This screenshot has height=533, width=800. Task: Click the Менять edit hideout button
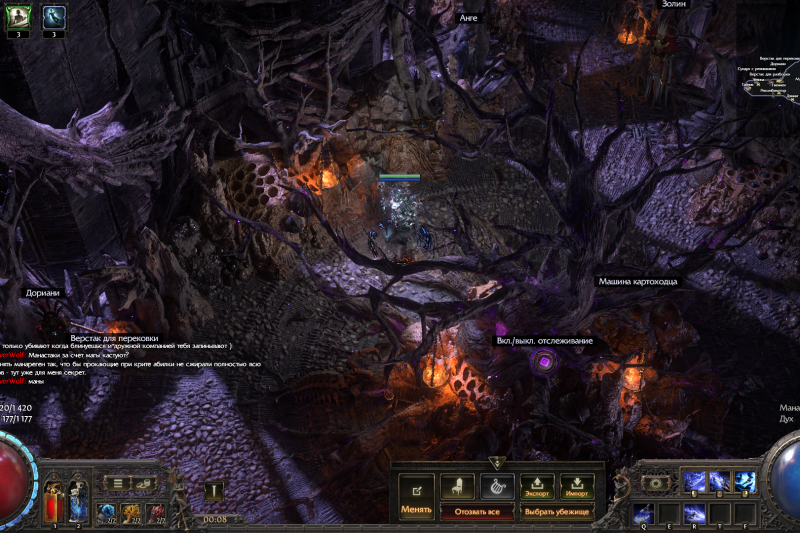click(416, 496)
